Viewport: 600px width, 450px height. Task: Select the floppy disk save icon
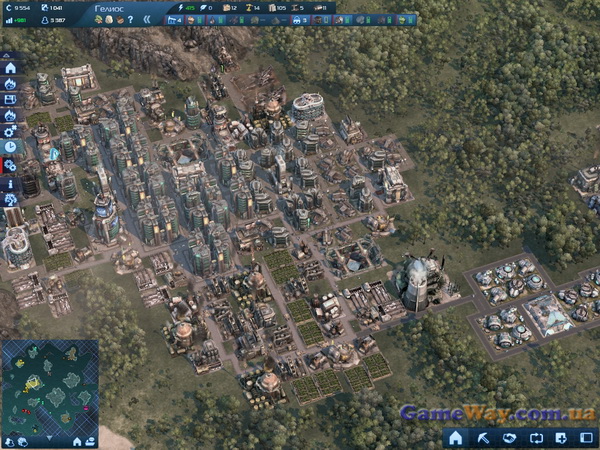coord(10,99)
